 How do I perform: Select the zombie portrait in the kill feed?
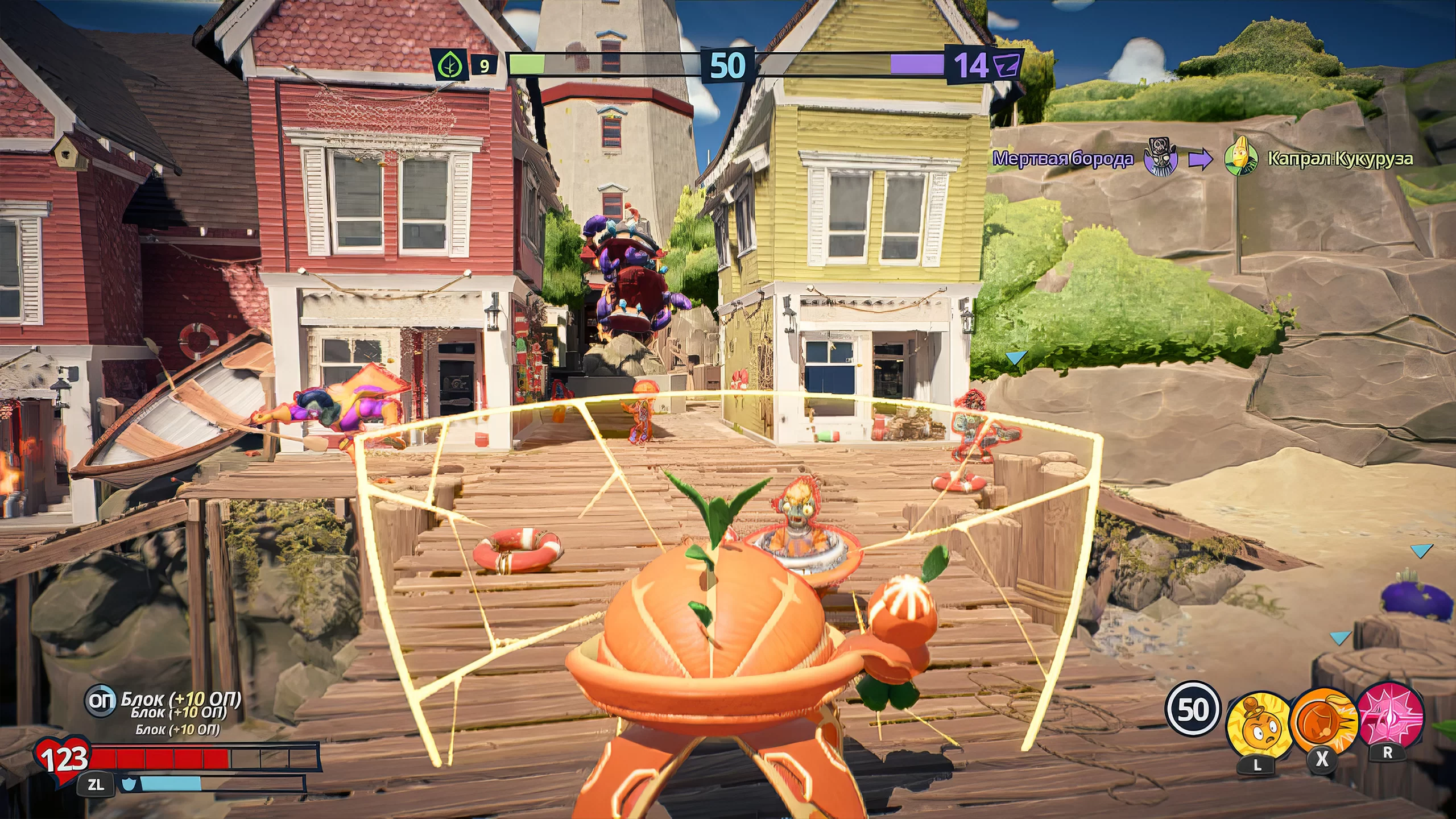tap(1160, 157)
